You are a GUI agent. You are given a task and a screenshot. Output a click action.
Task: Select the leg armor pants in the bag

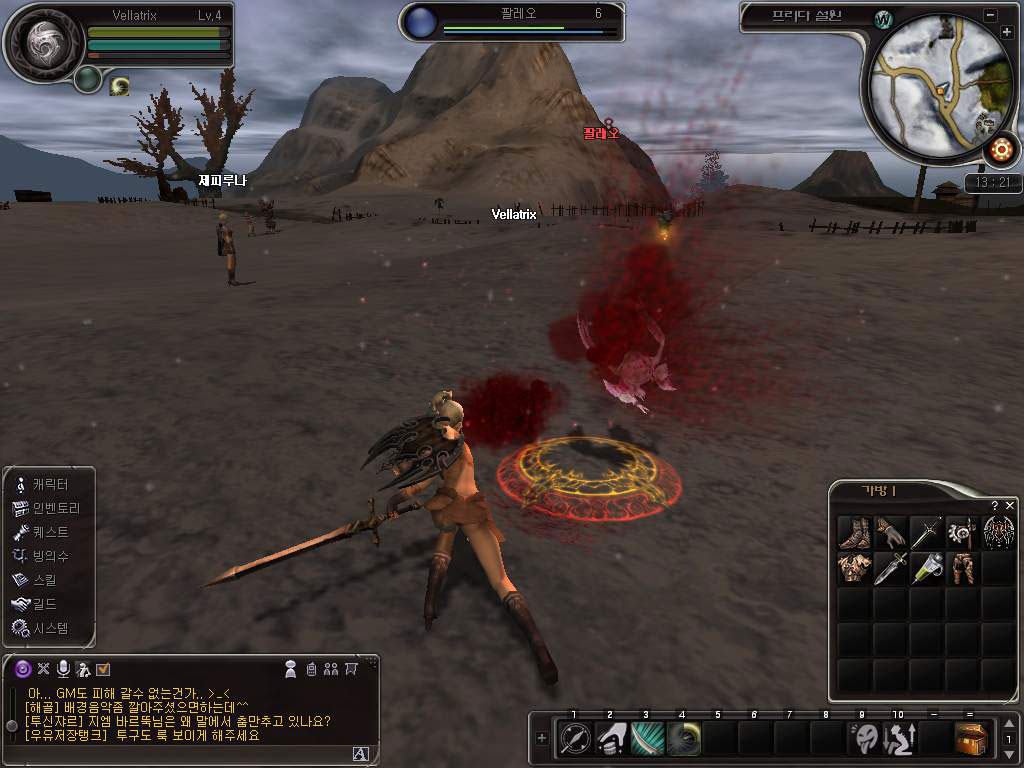pyautogui.click(x=963, y=568)
